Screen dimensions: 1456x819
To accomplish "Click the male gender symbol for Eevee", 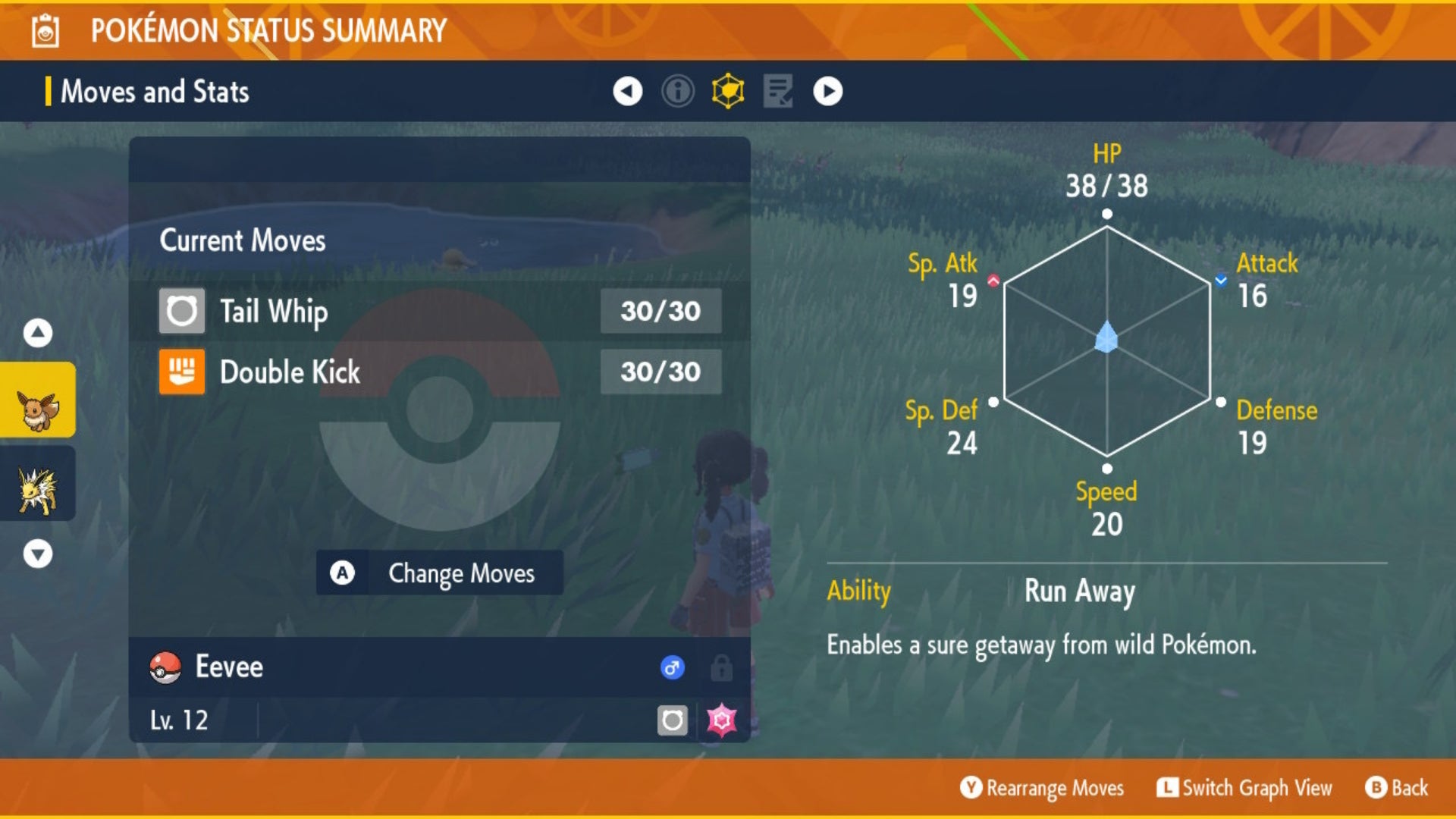I will tap(672, 667).
